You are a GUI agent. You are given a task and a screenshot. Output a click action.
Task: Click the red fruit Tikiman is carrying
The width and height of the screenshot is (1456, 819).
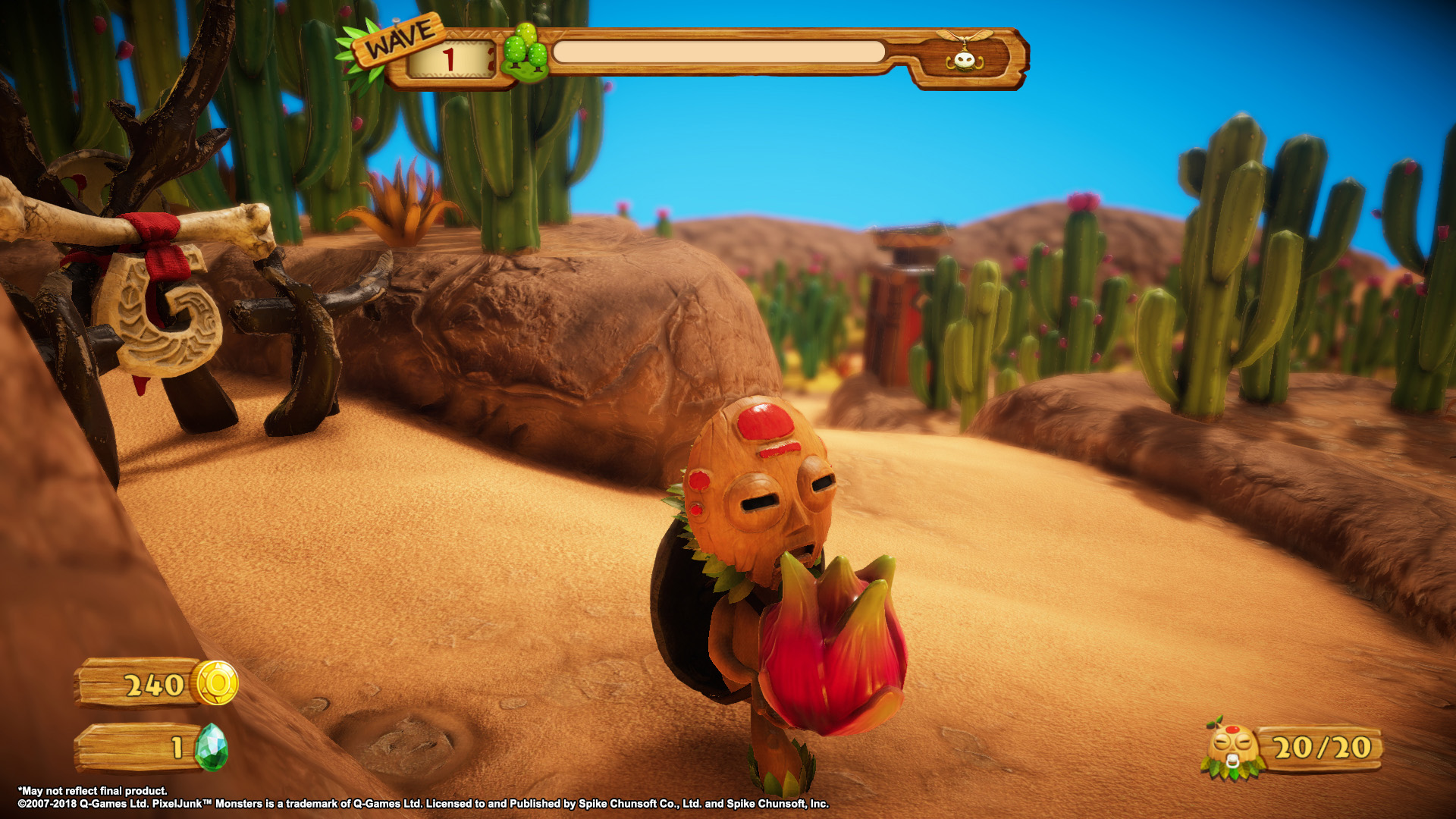827,652
